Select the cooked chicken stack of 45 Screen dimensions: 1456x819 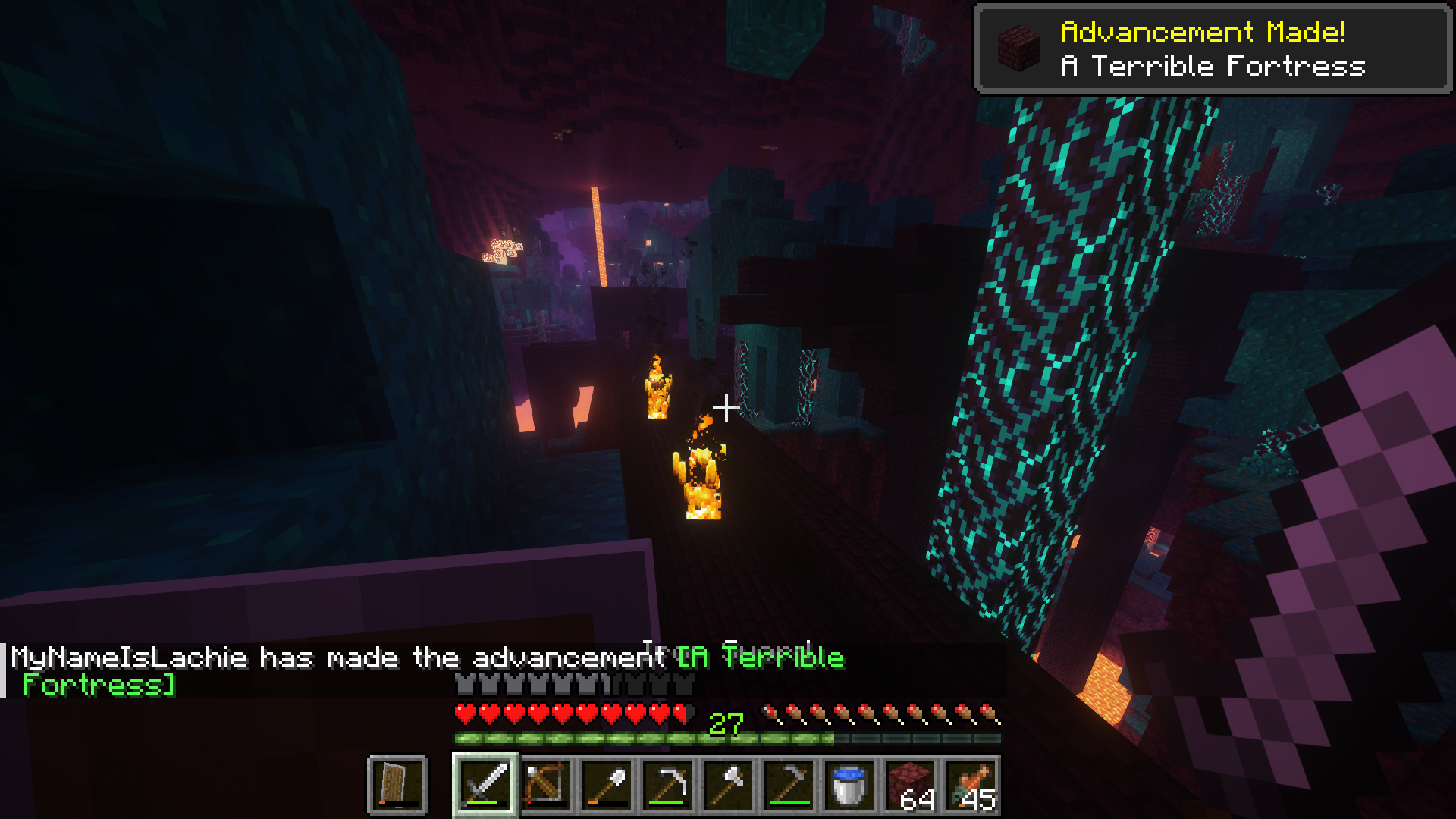click(971, 785)
